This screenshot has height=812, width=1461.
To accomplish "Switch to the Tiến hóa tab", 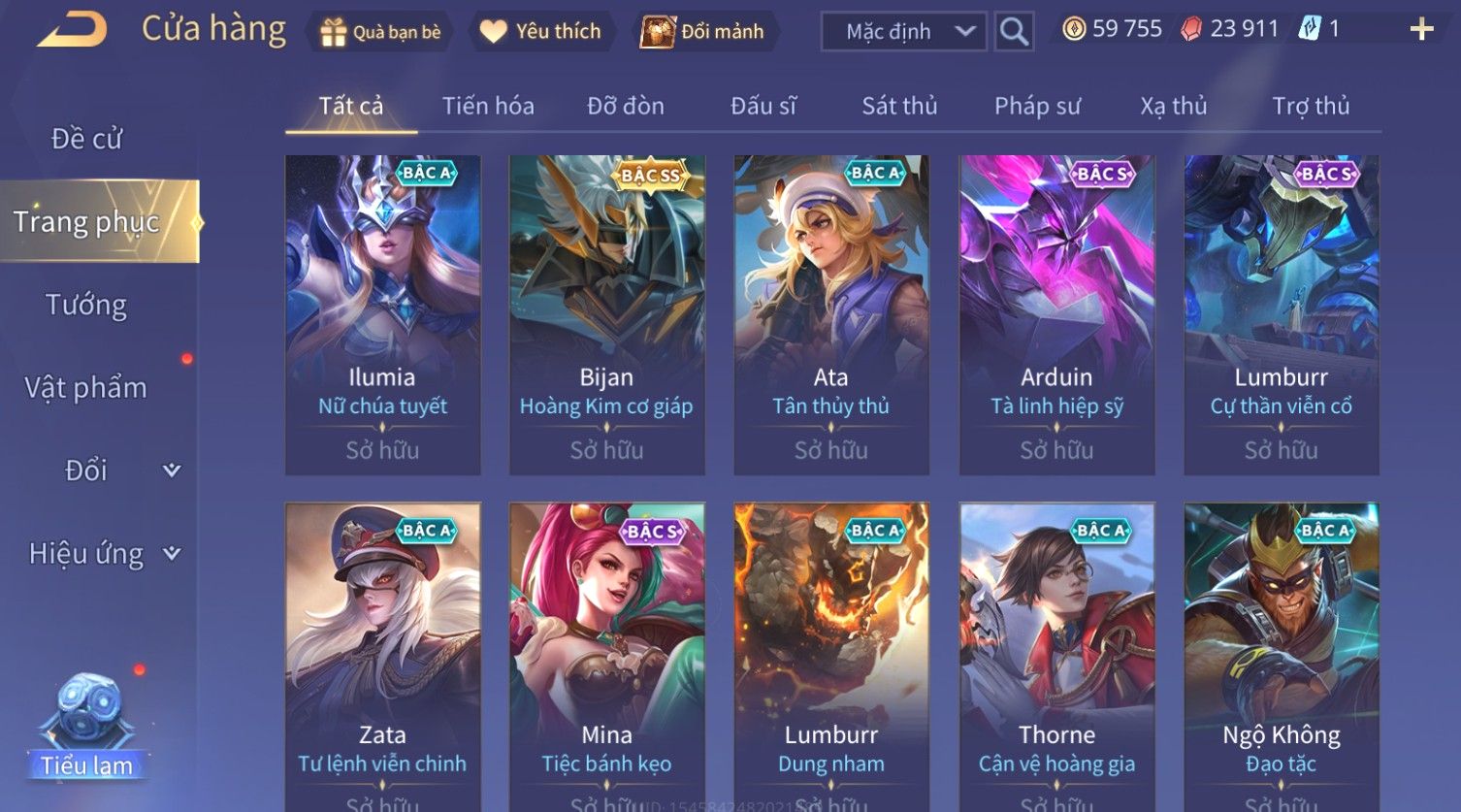I will pos(488,106).
